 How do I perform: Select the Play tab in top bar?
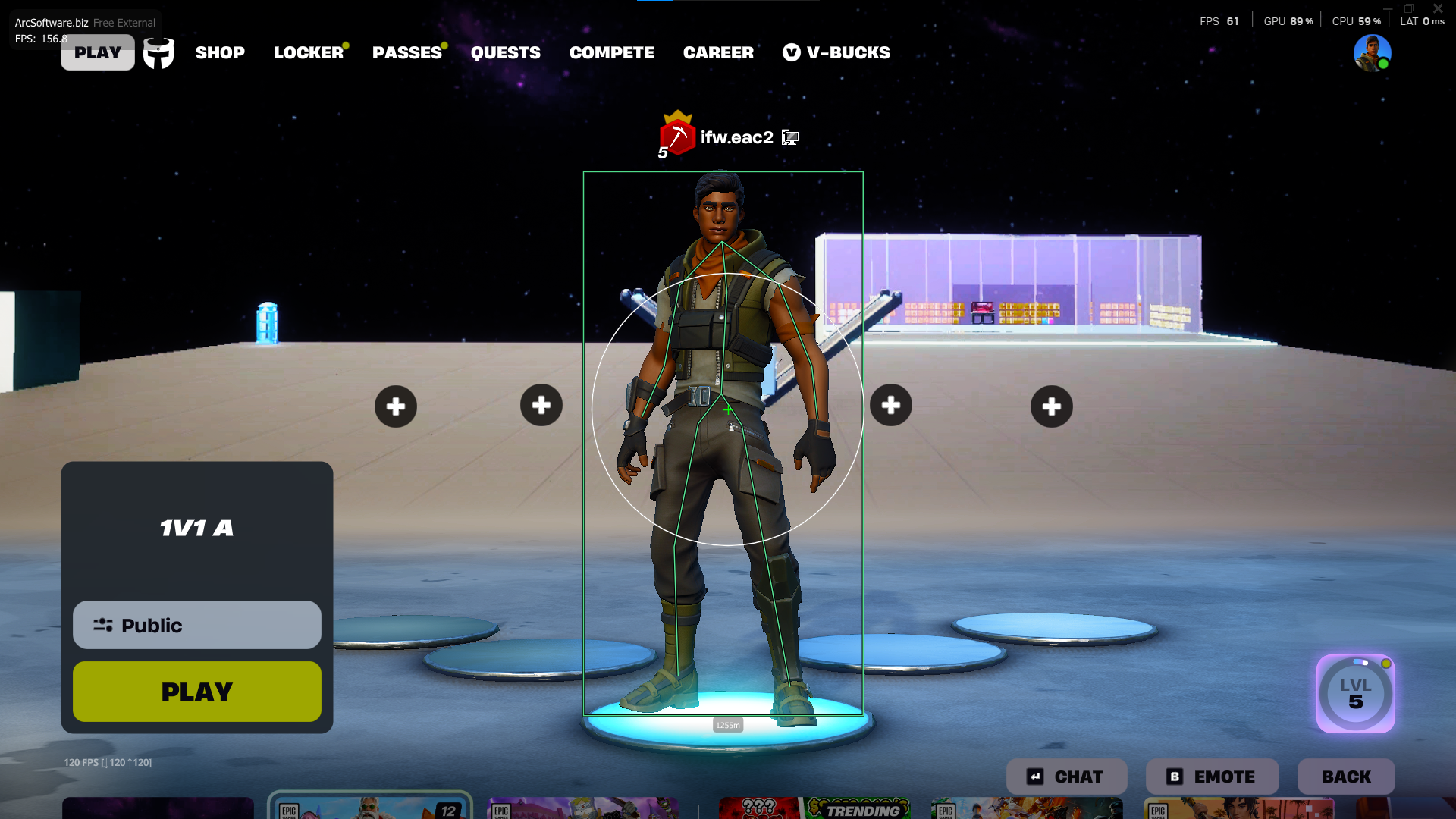[98, 52]
